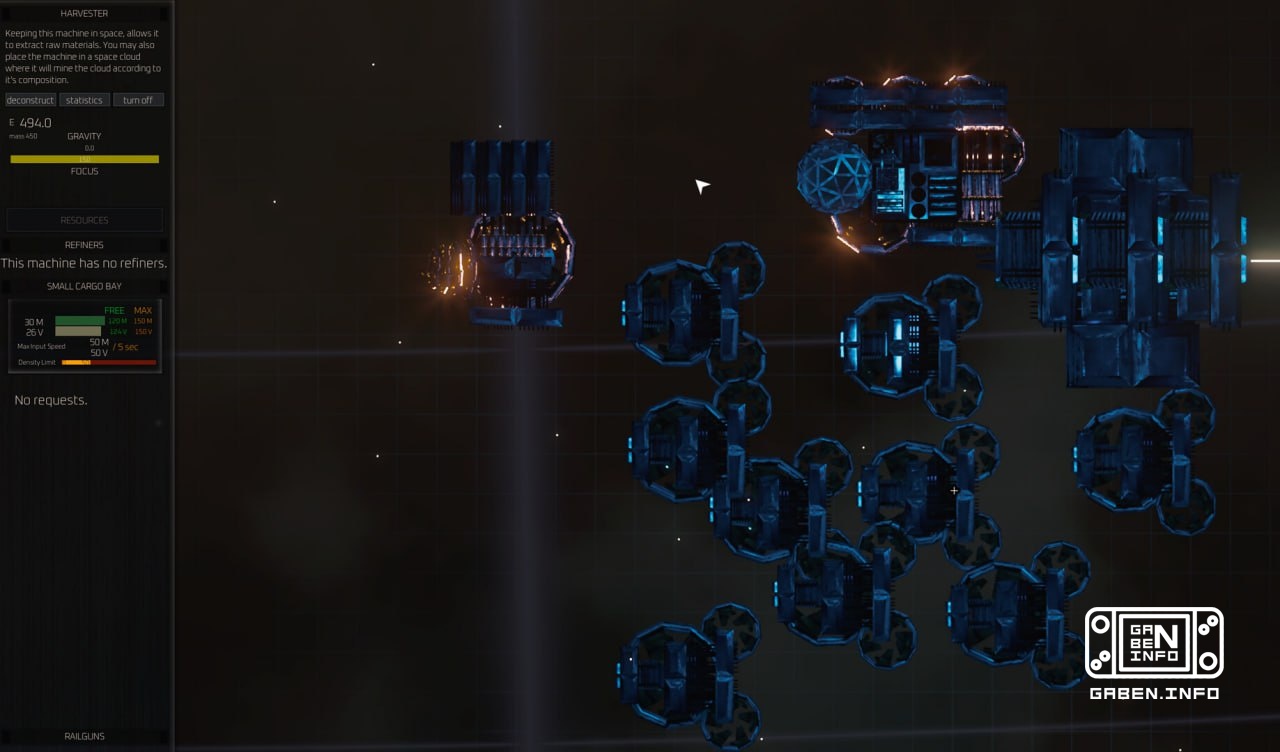Toggle the marker next to the RAILGUNS header
The image size is (1280, 752).
(8, 736)
